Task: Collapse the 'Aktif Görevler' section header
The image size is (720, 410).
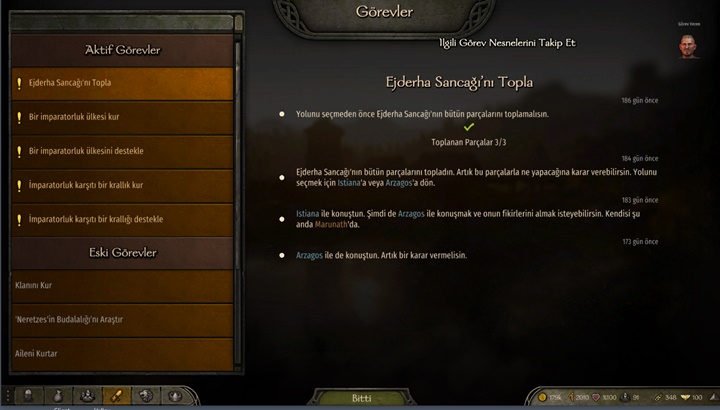Action: (x=123, y=49)
